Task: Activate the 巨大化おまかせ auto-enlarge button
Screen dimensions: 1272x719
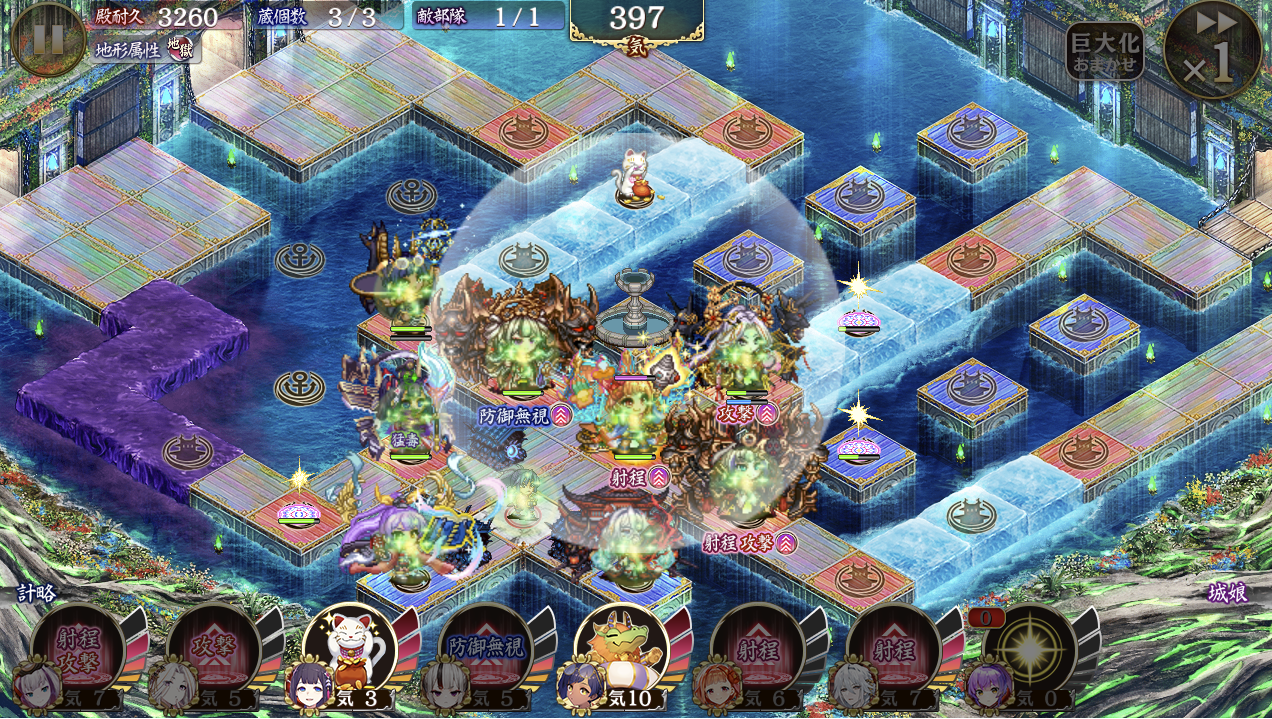Action: tap(1104, 52)
